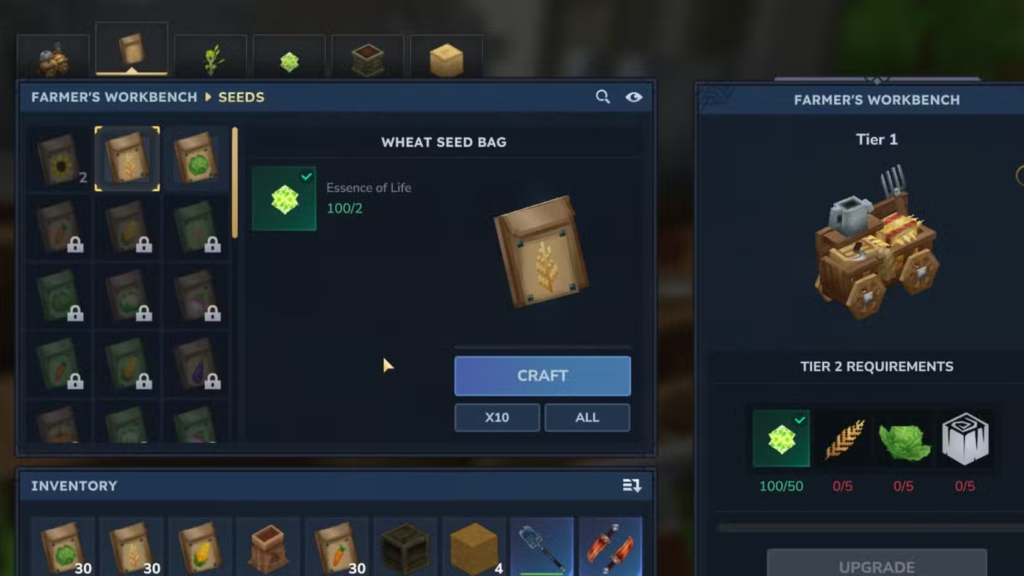Open the recipe search magnifier
1024x576 pixels.
603,97
